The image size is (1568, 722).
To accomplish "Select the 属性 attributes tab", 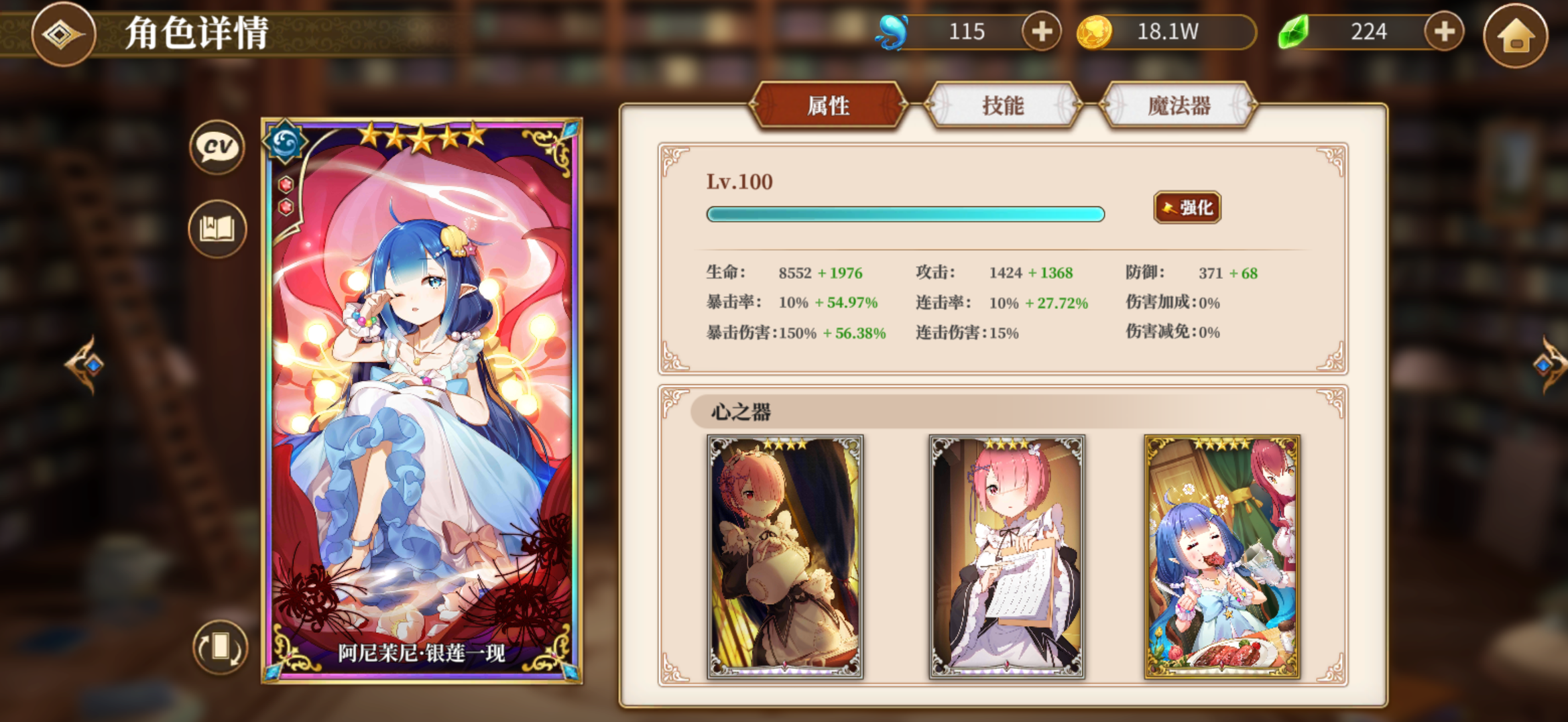I will pos(829,106).
